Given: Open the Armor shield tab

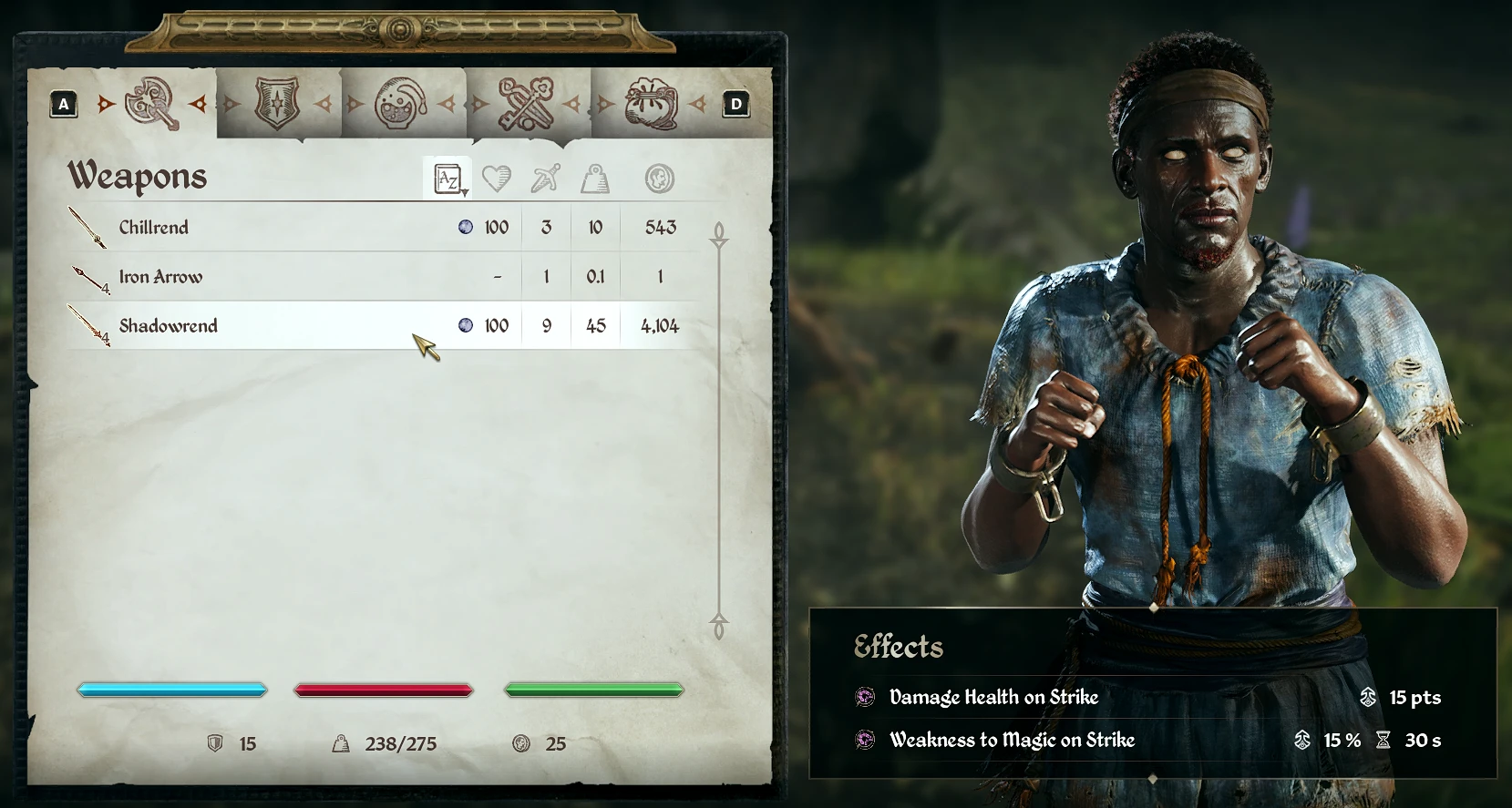Looking at the screenshot, I should pos(277,104).
